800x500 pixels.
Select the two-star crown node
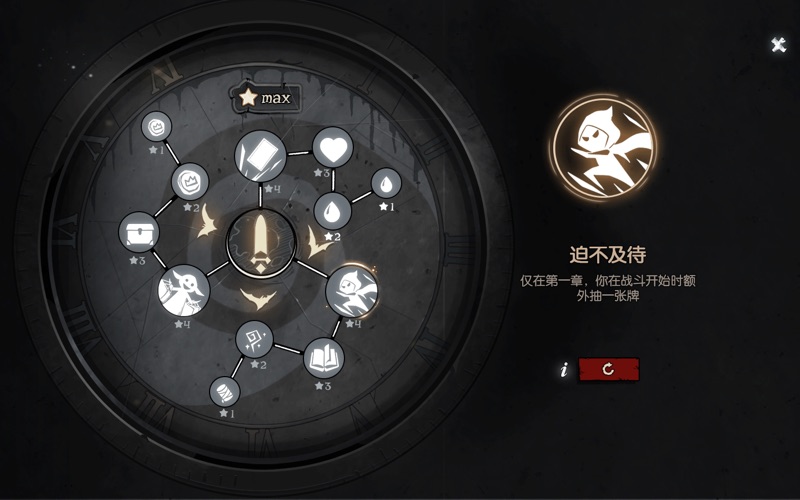pyautogui.click(x=189, y=182)
